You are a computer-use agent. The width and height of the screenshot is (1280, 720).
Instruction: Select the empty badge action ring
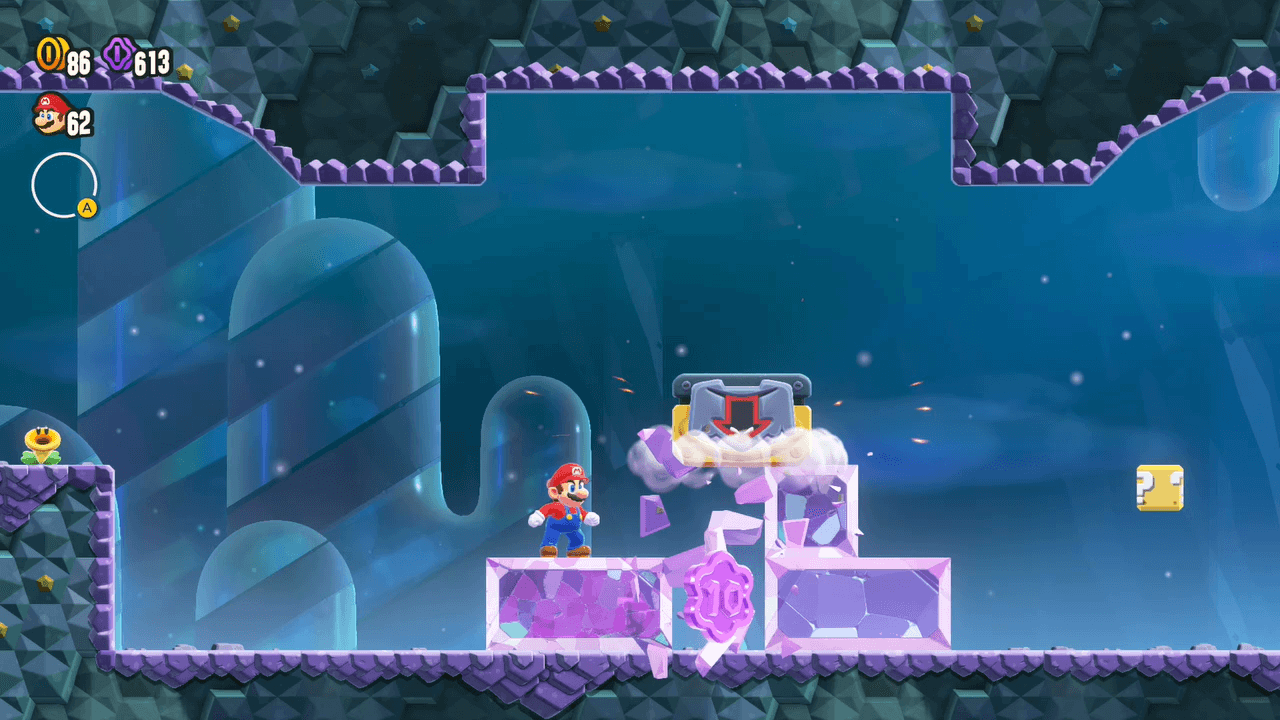(64, 185)
